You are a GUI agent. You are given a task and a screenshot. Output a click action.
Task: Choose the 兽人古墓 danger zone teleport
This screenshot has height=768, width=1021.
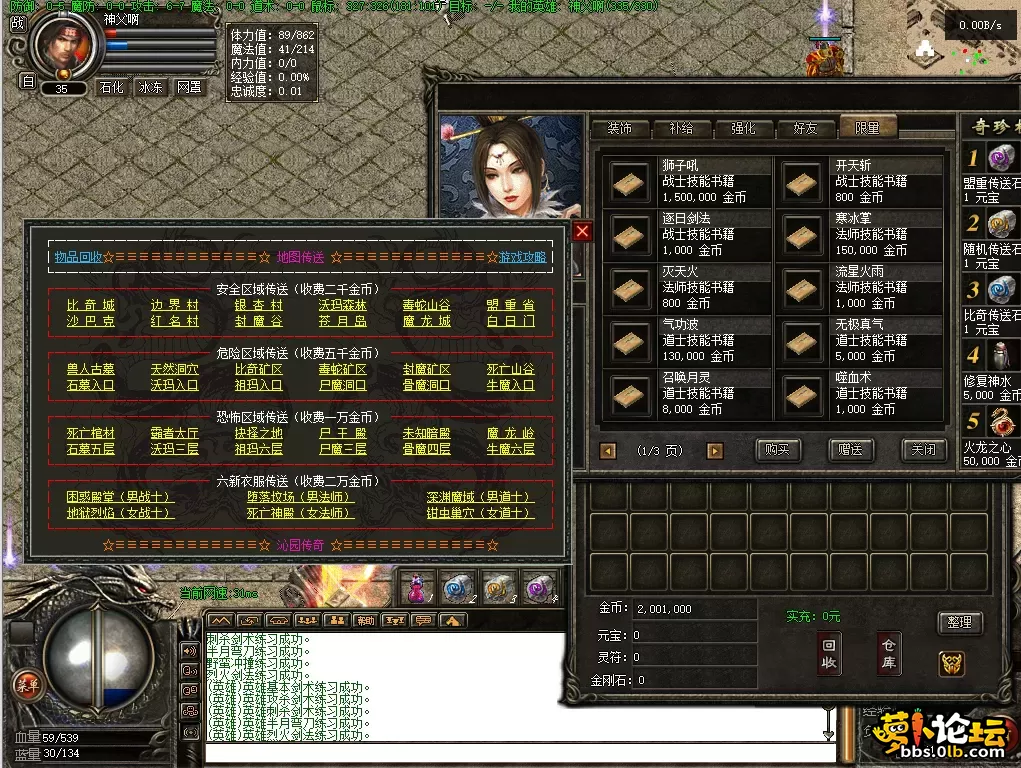pos(91,369)
